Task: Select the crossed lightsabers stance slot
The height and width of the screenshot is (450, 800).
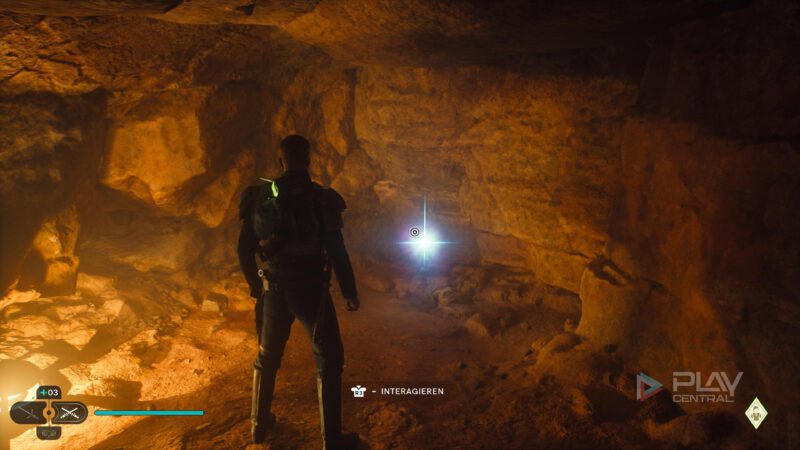Action: (70, 412)
